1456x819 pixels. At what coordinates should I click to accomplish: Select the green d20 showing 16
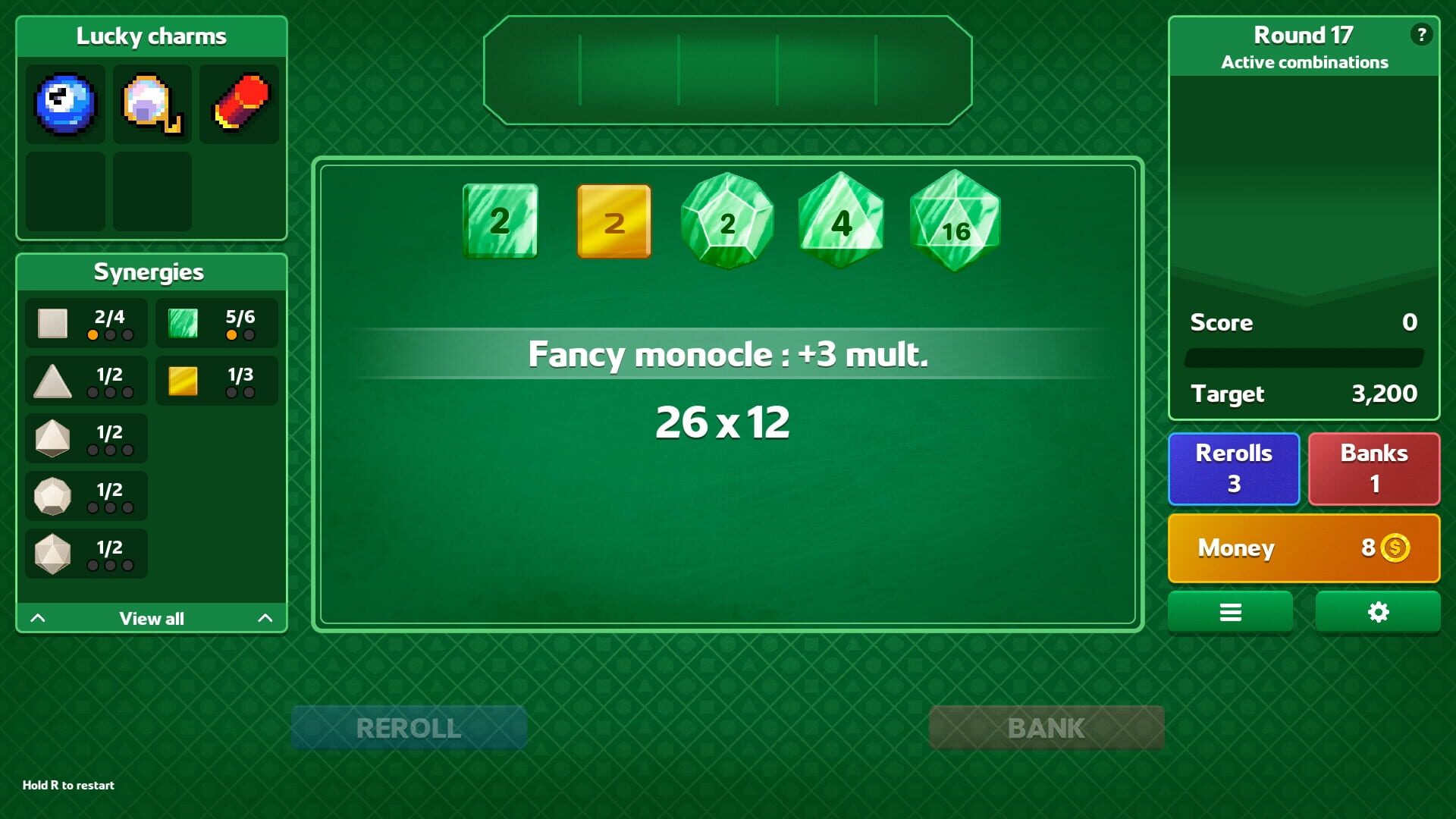[x=955, y=222]
